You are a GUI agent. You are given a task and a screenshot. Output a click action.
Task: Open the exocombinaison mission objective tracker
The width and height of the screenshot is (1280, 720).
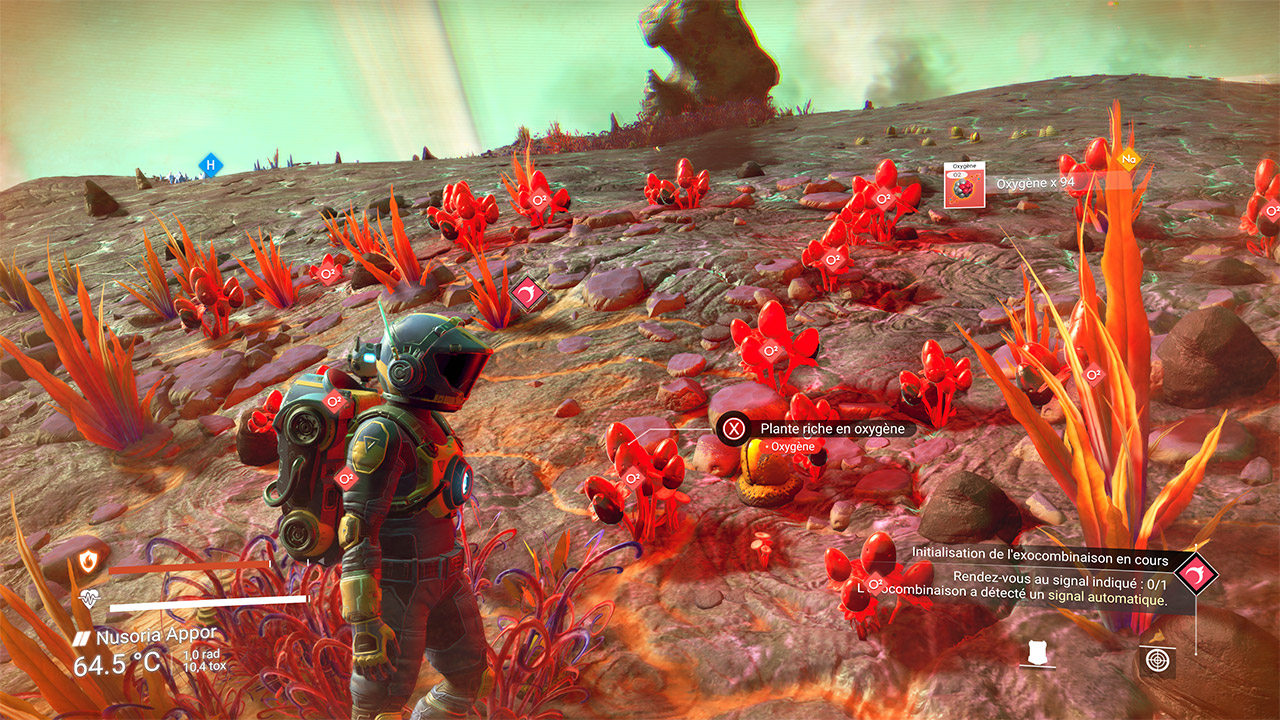[1050, 577]
